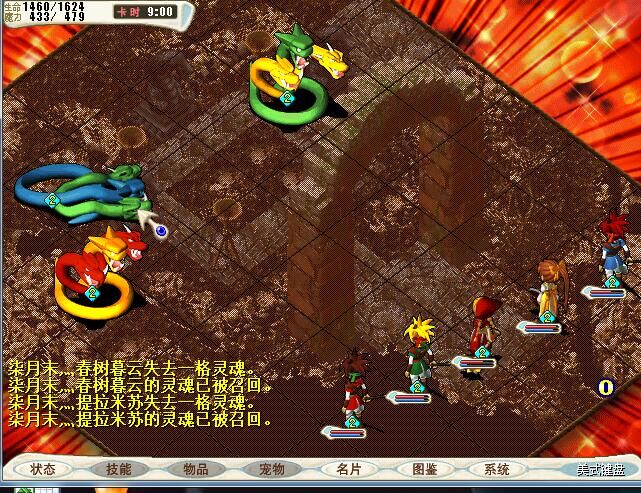This screenshot has height=493, width=641.
Task: Open the 技能 skills menu
Action: click(118, 468)
